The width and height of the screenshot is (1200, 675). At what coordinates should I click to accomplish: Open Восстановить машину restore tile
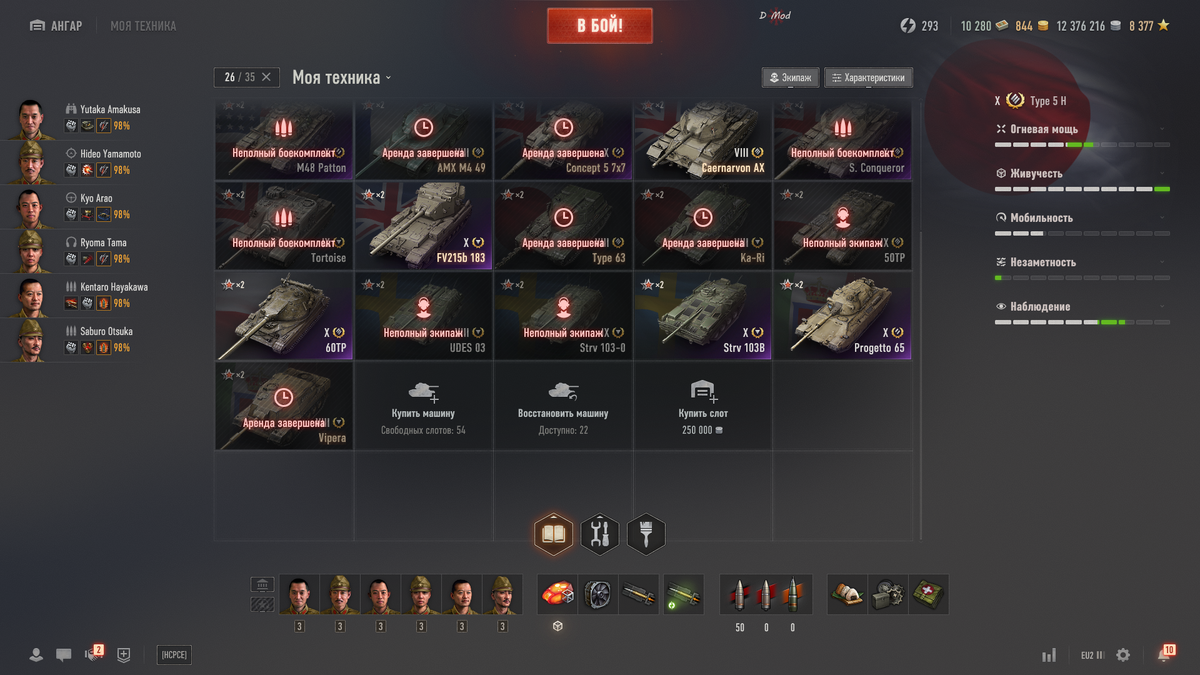tap(563, 405)
